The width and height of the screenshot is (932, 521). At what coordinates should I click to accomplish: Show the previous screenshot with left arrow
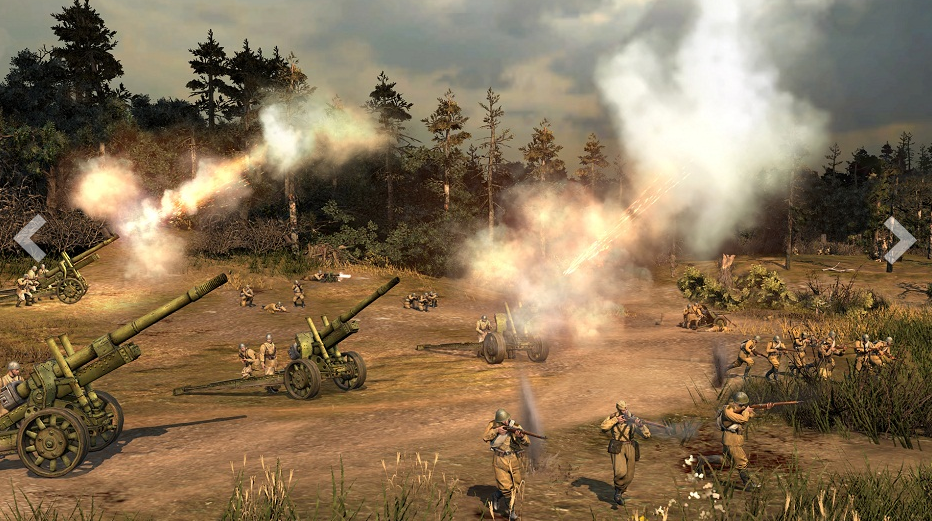click(30, 238)
